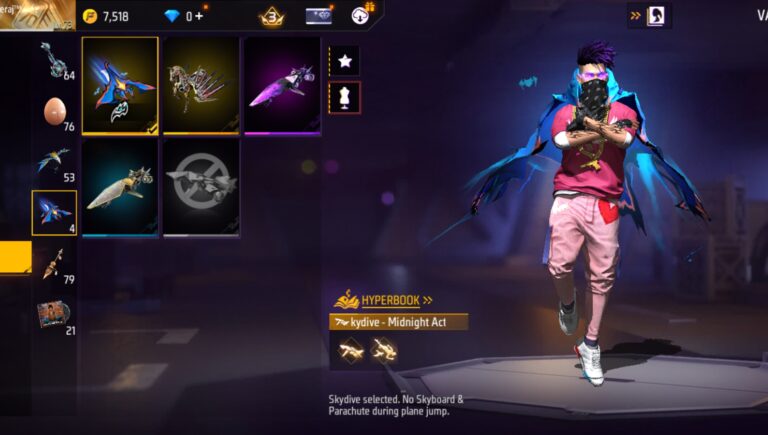Open the category with 21 items
768x435 pixels.
(x=54, y=314)
